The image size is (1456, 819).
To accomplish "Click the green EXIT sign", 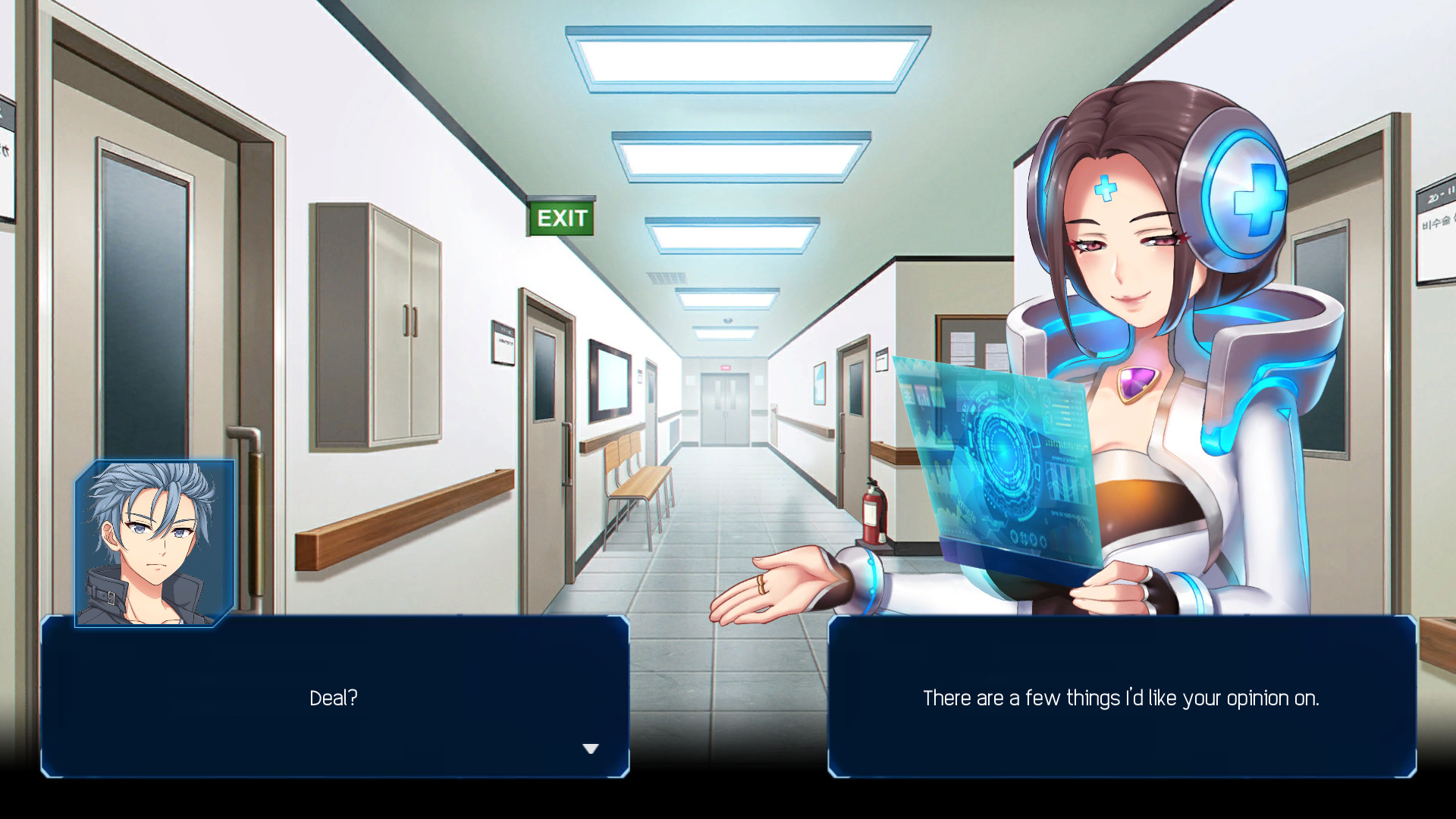I will [561, 218].
